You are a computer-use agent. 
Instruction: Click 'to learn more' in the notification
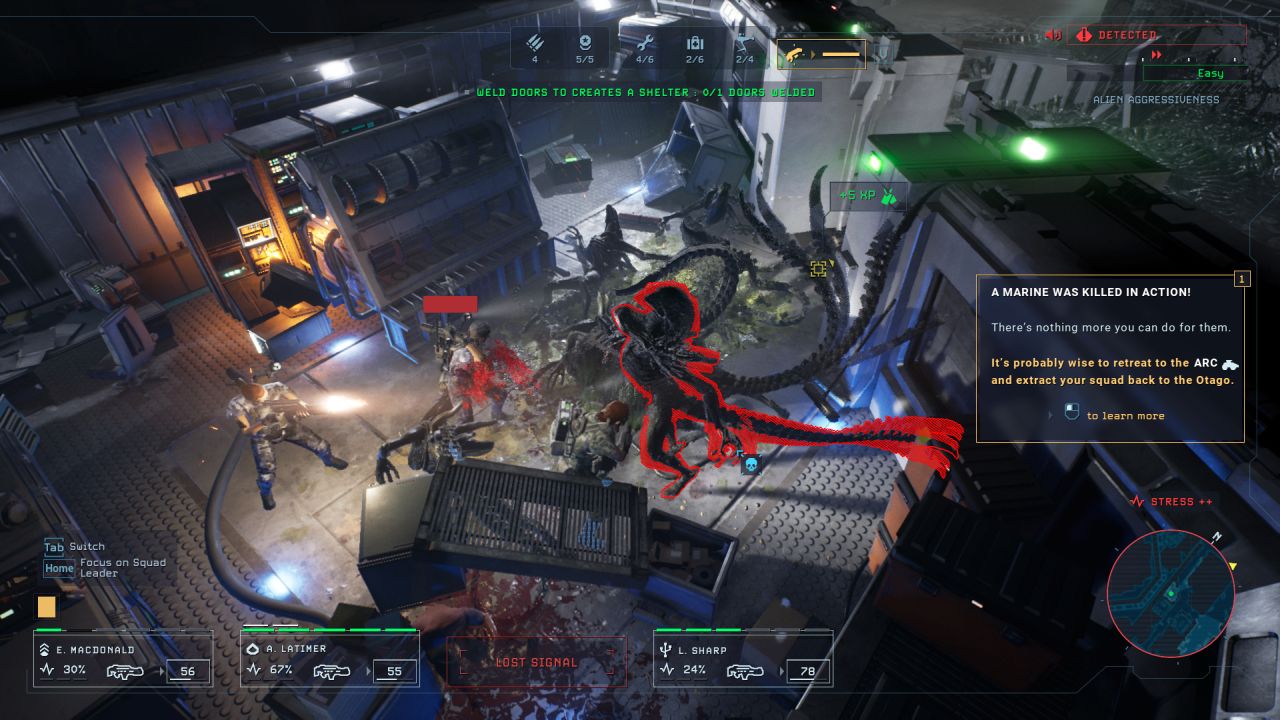click(1124, 416)
